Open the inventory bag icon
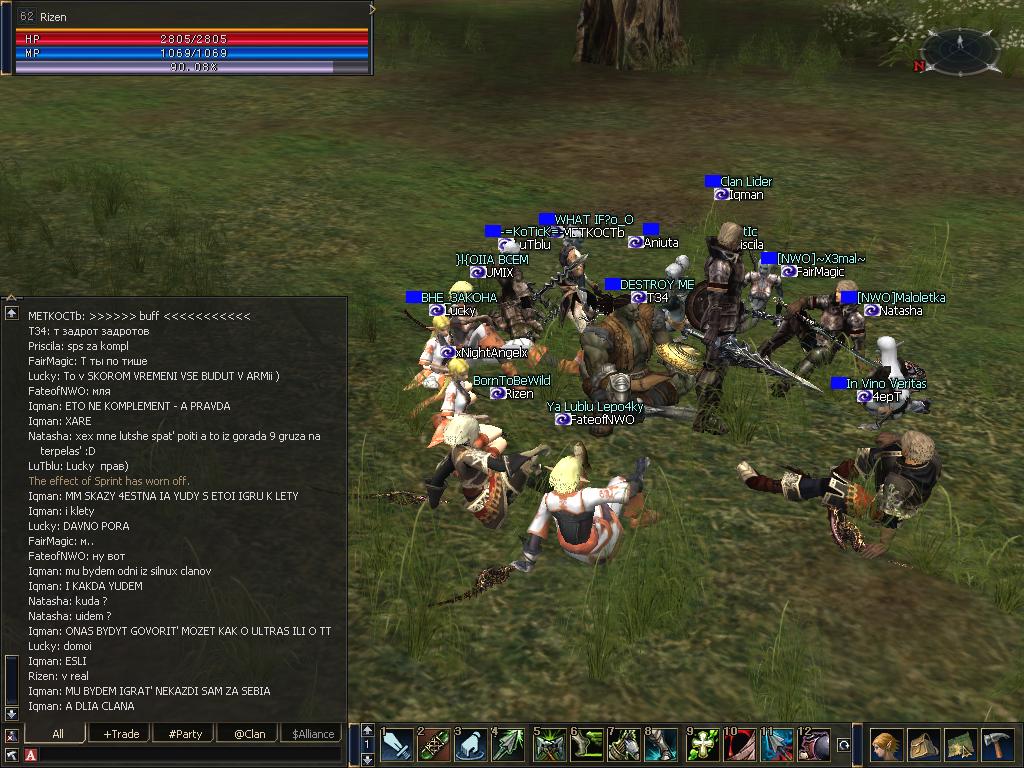1024x768 pixels. [924, 745]
